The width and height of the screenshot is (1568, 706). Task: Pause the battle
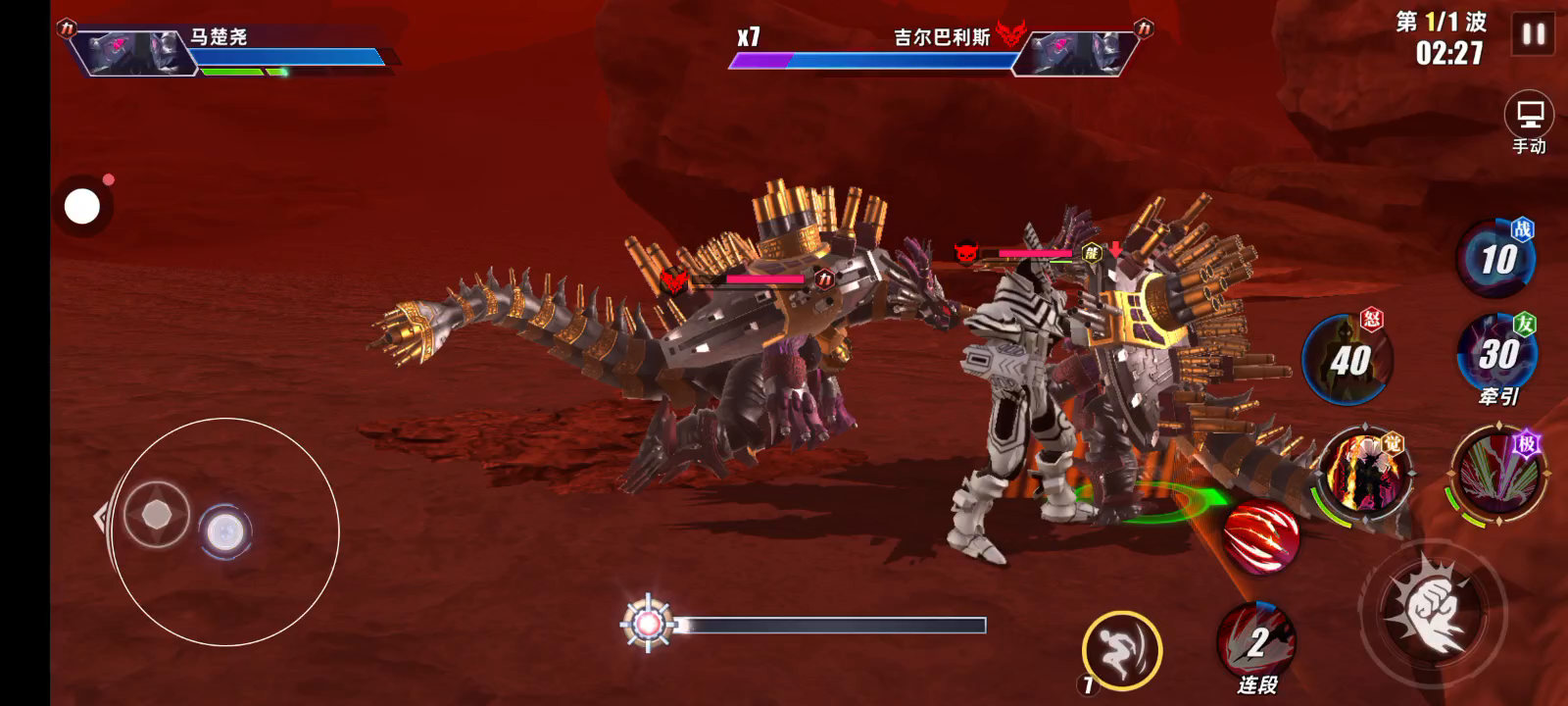tap(1534, 35)
